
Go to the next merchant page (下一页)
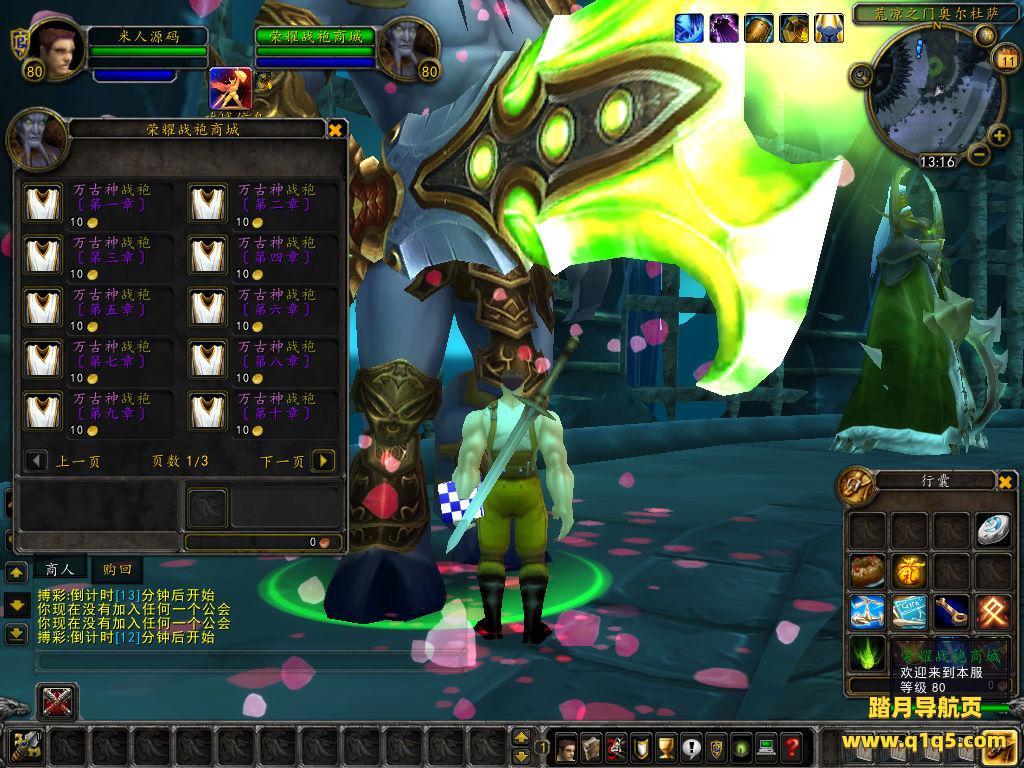coord(322,461)
